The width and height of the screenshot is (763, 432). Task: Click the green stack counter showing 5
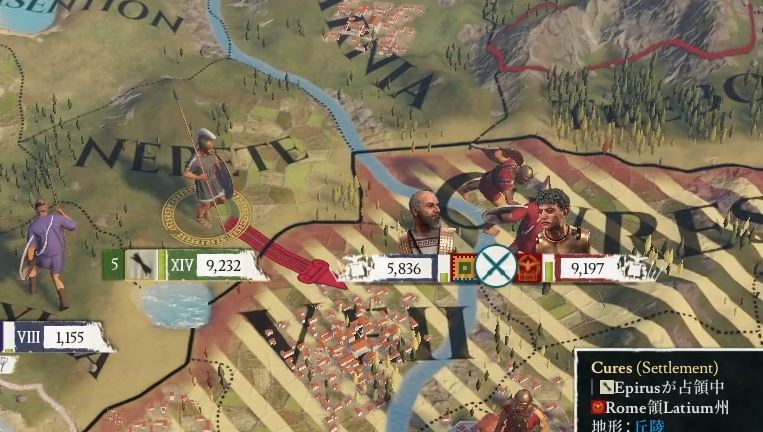point(115,265)
